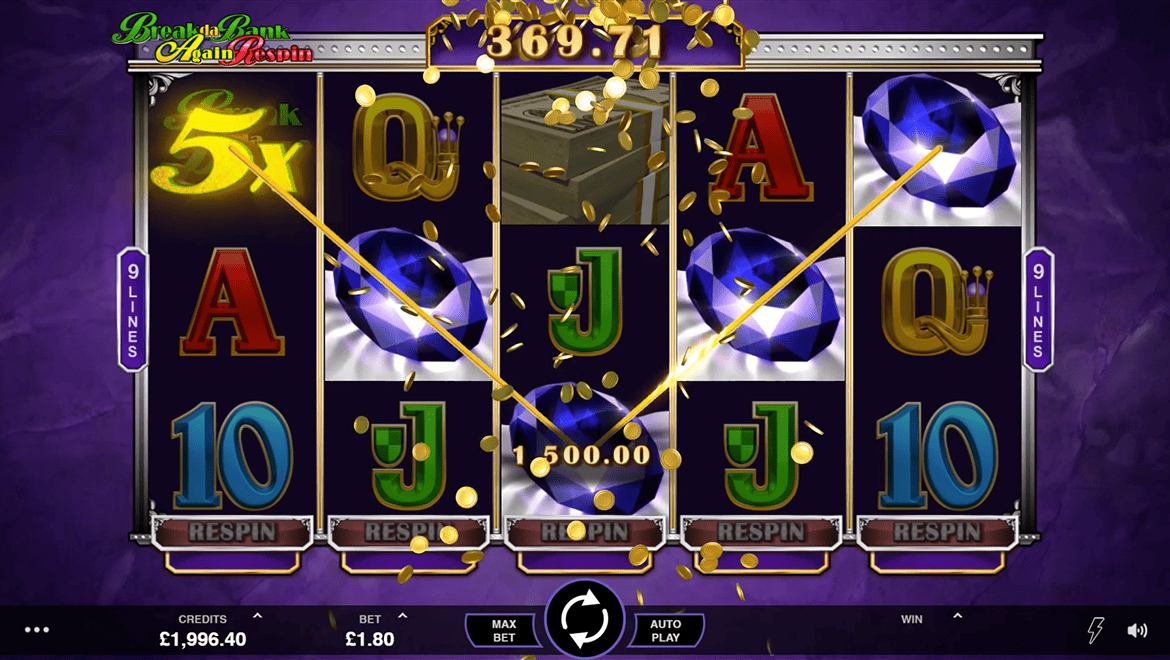Image resolution: width=1170 pixels, height=660 pixels.
Task: Spin the reels with the circular arrow button
Action: (585, 622)
